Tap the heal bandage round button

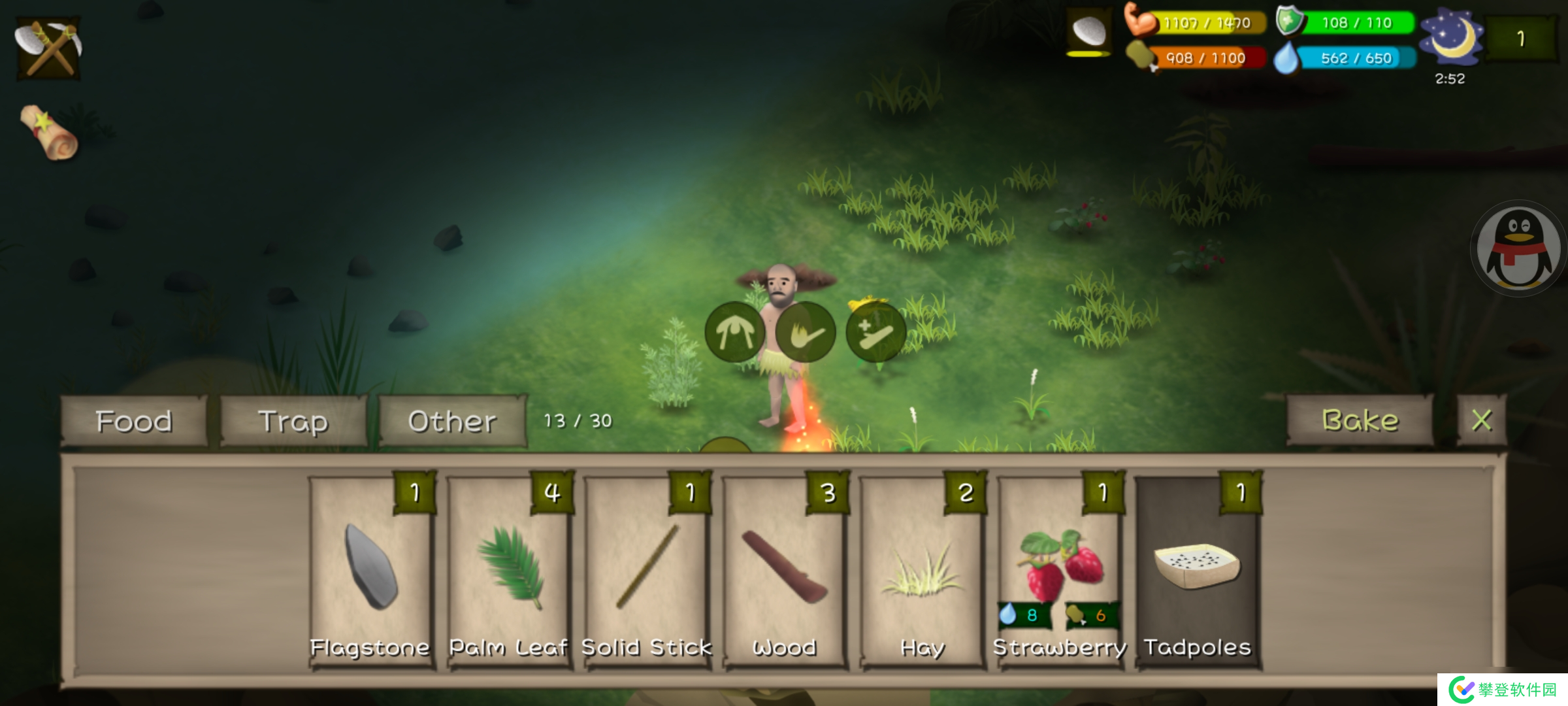pyautogui.click(x=875, y=332)
